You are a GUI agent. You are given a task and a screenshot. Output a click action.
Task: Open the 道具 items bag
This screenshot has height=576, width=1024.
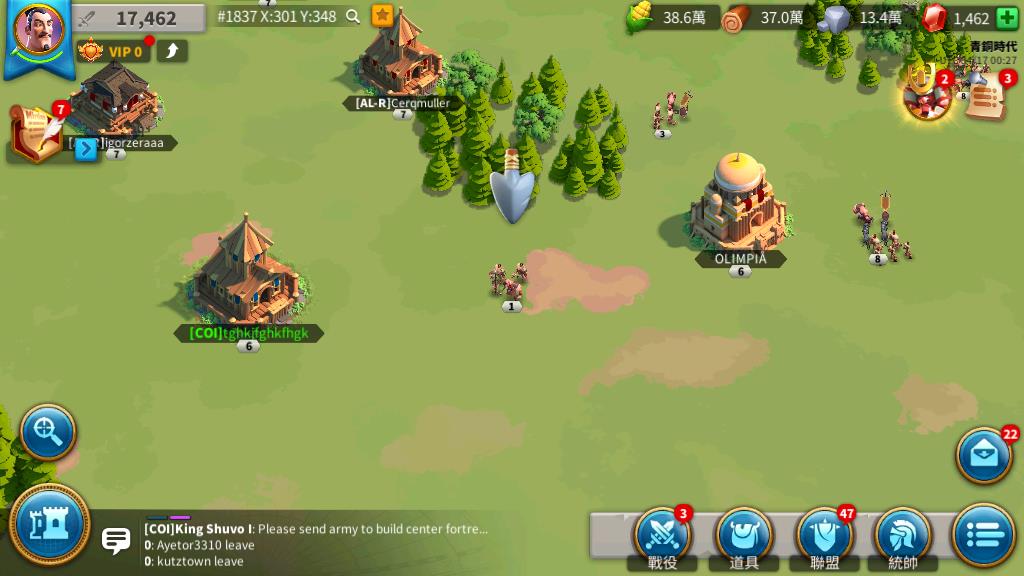(x=743, y=536)
